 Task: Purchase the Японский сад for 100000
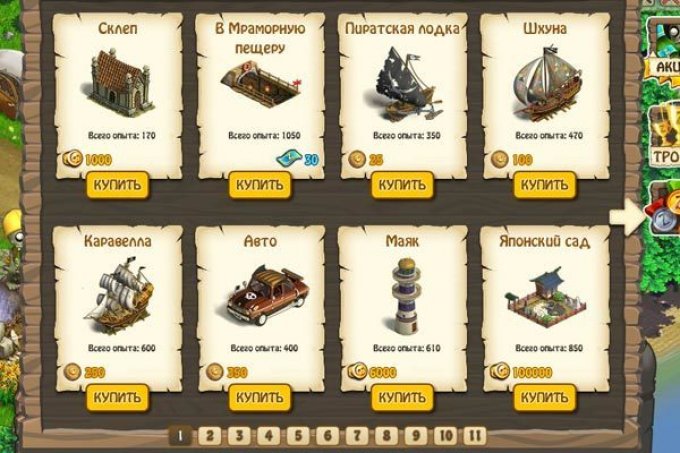pyautogui.click(x=543, y=397)
